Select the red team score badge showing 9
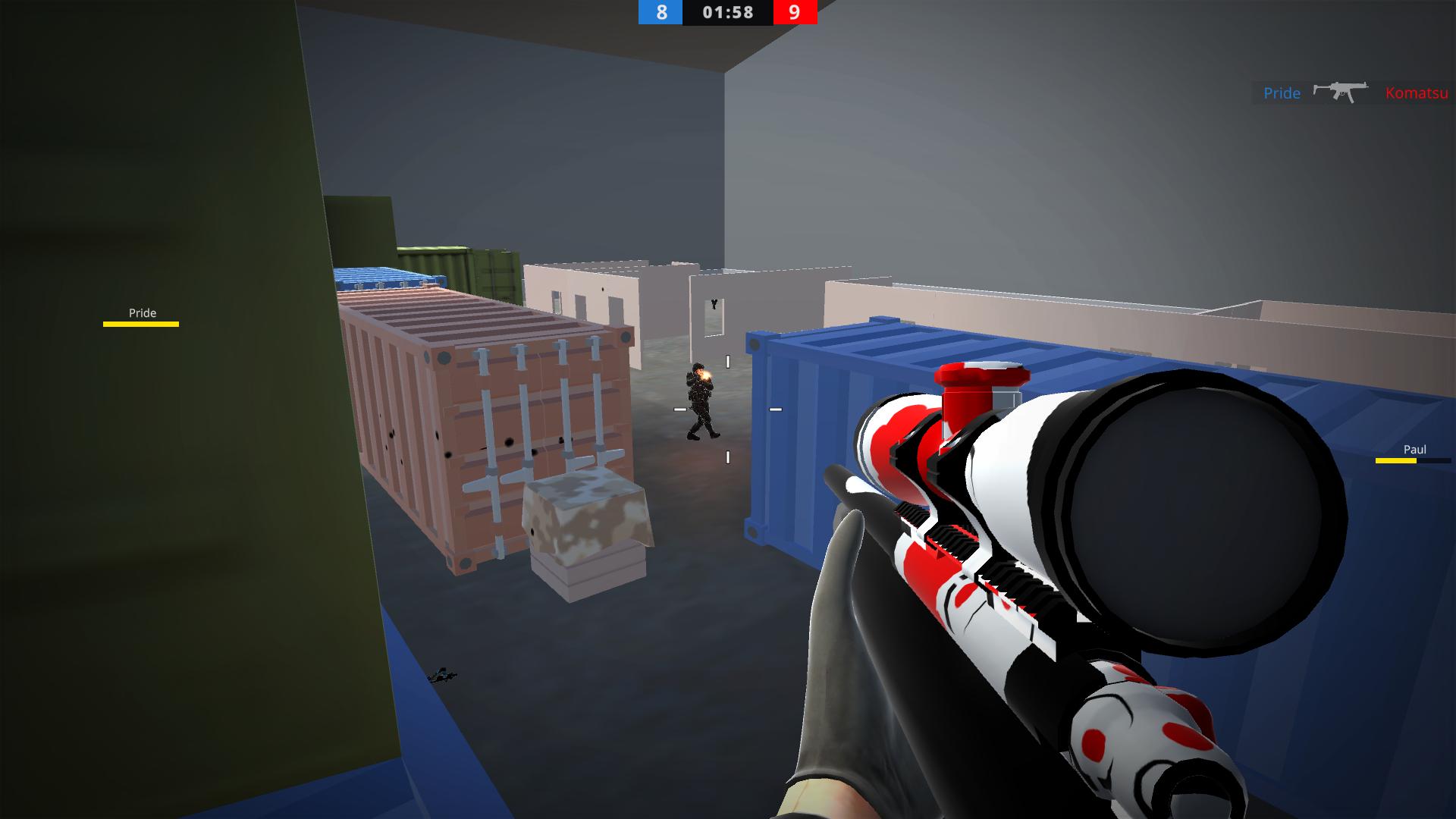 [794, 13]
